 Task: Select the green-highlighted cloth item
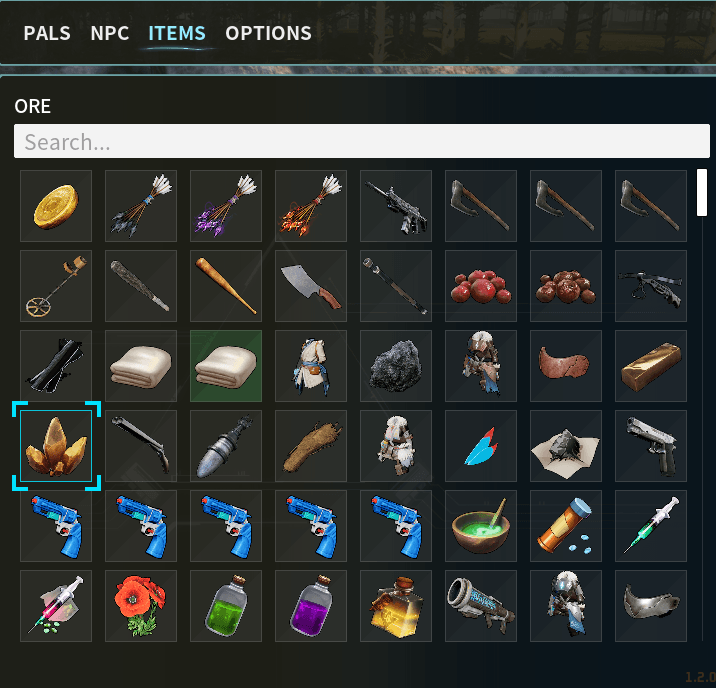point(226,366)
